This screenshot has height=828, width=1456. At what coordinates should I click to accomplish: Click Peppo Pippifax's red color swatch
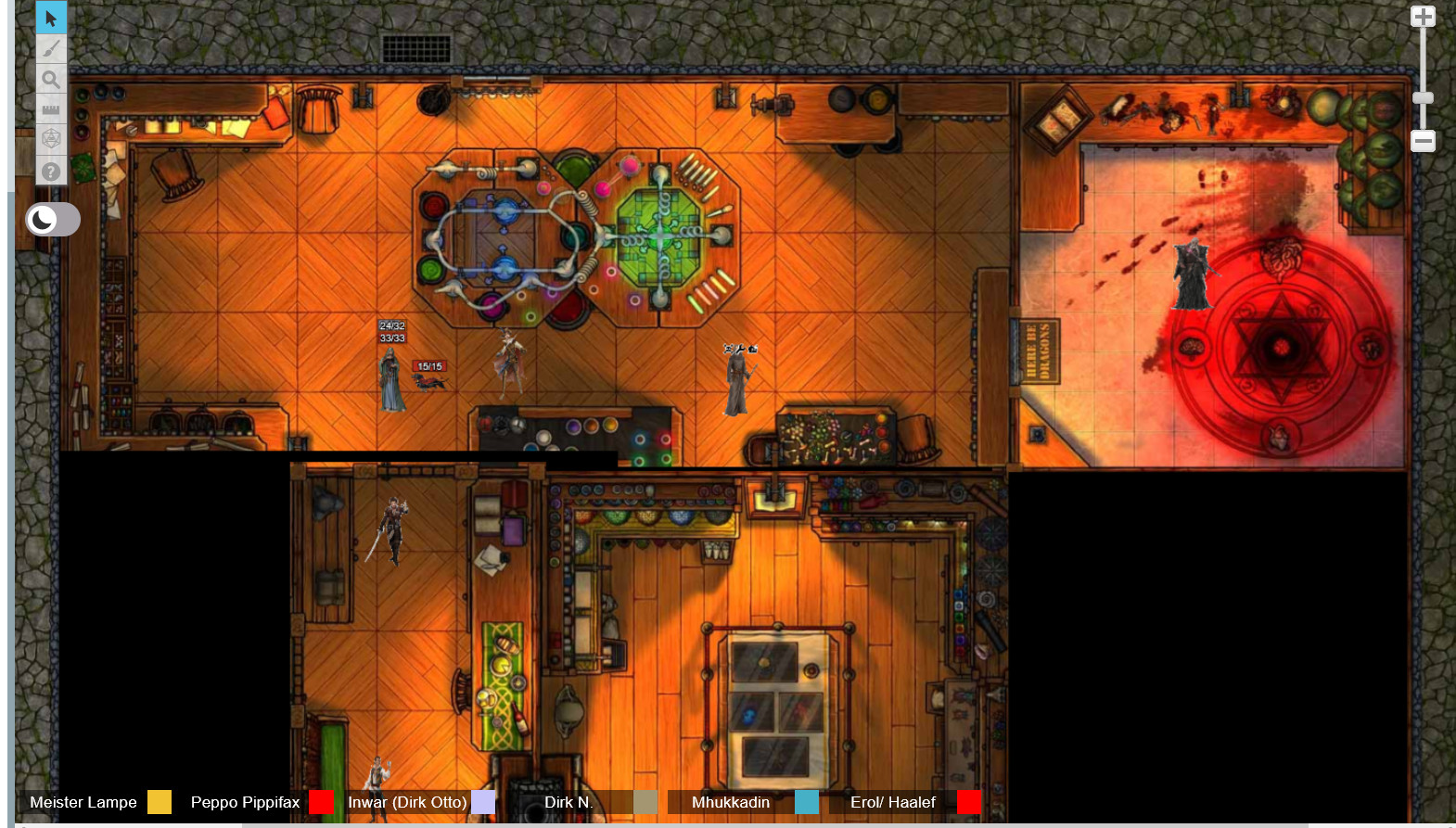point(321,802)
